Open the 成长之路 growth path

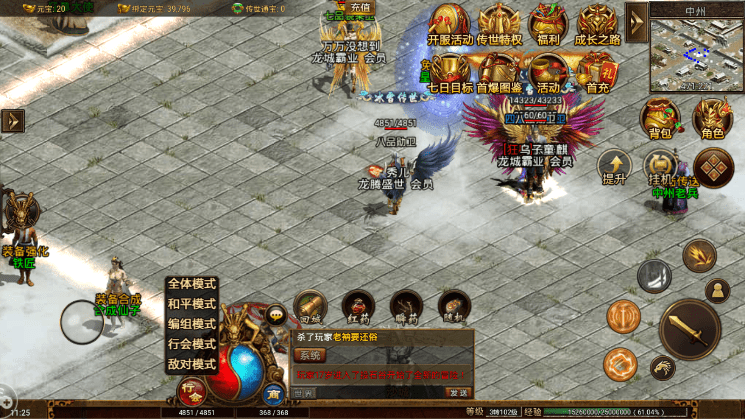pos(598,25)
